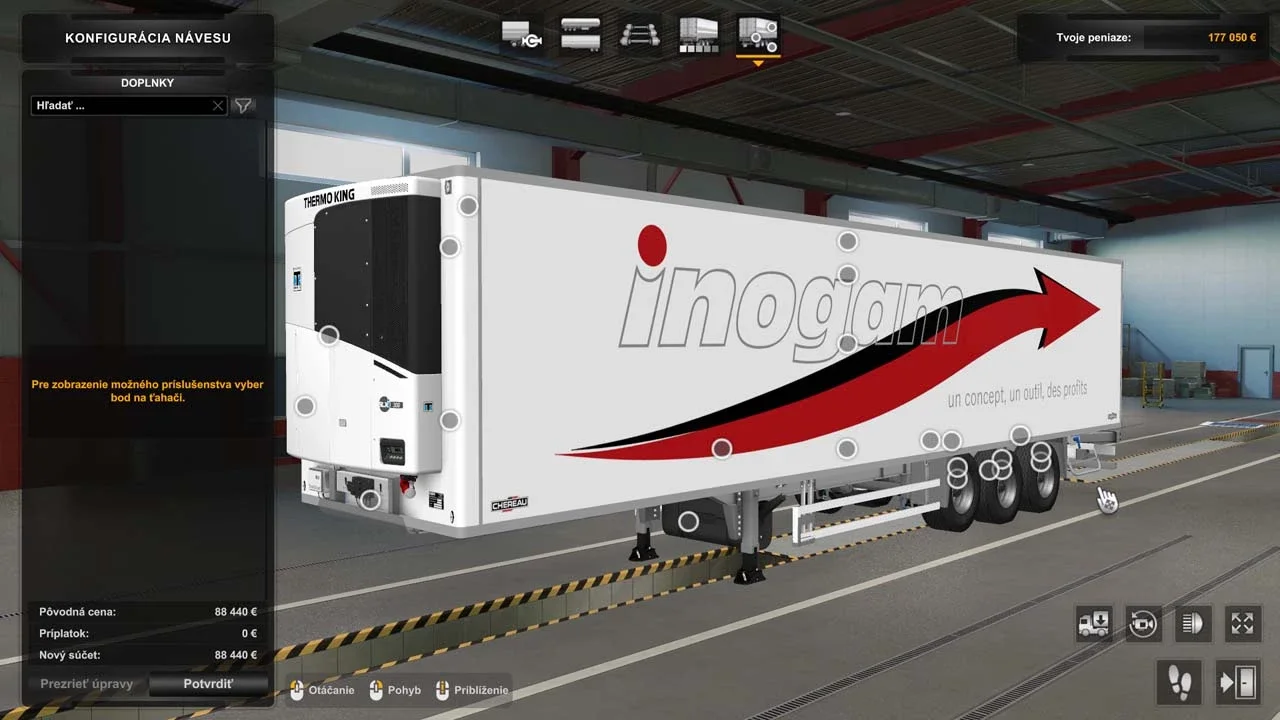Select an attachment point on trailer roof

pyautogui.click(x=848, y=240)
